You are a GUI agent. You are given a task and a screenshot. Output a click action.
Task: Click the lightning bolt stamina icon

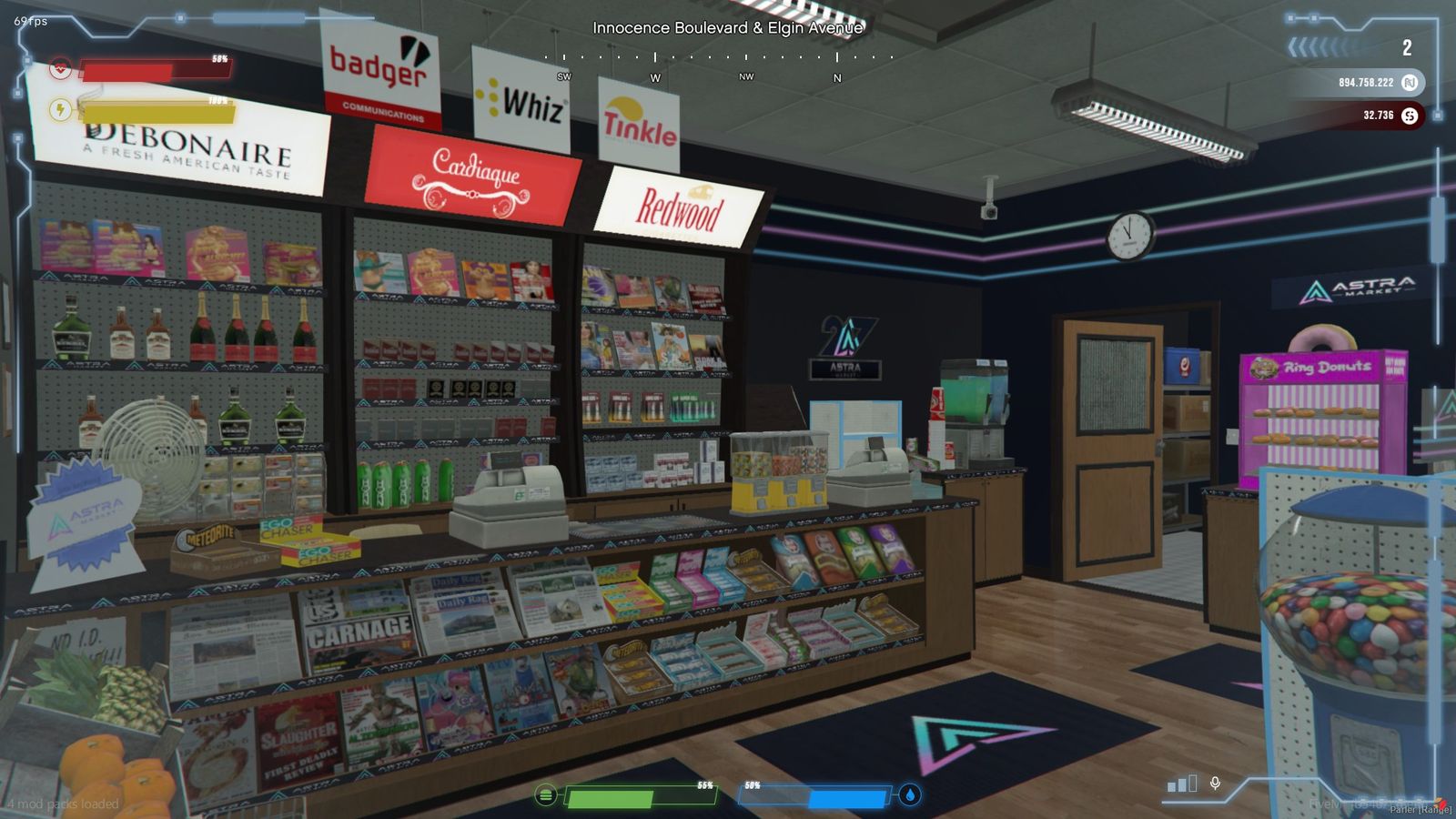(x=60, y=110)
